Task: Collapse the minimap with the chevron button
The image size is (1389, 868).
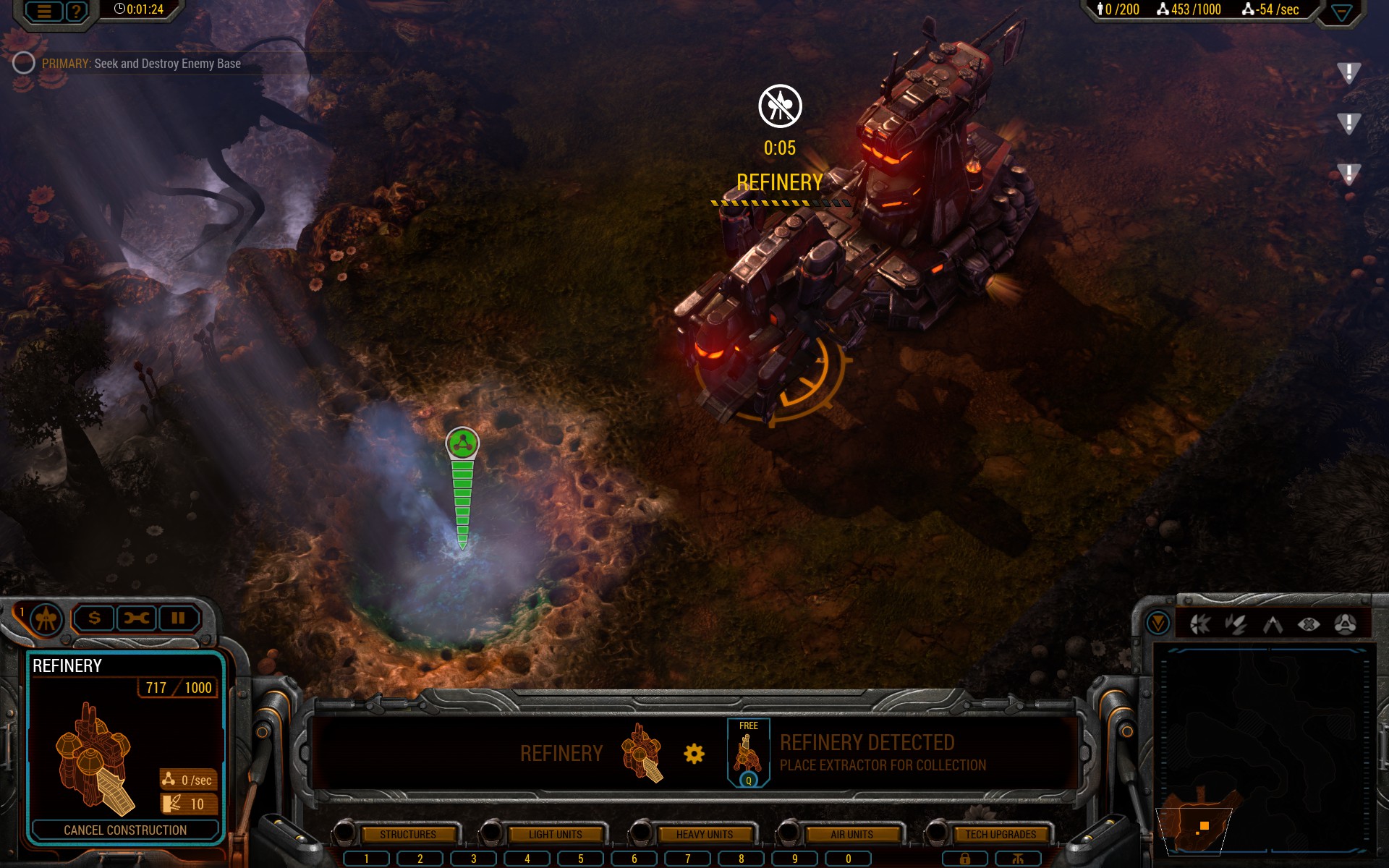Action: 1157,623
